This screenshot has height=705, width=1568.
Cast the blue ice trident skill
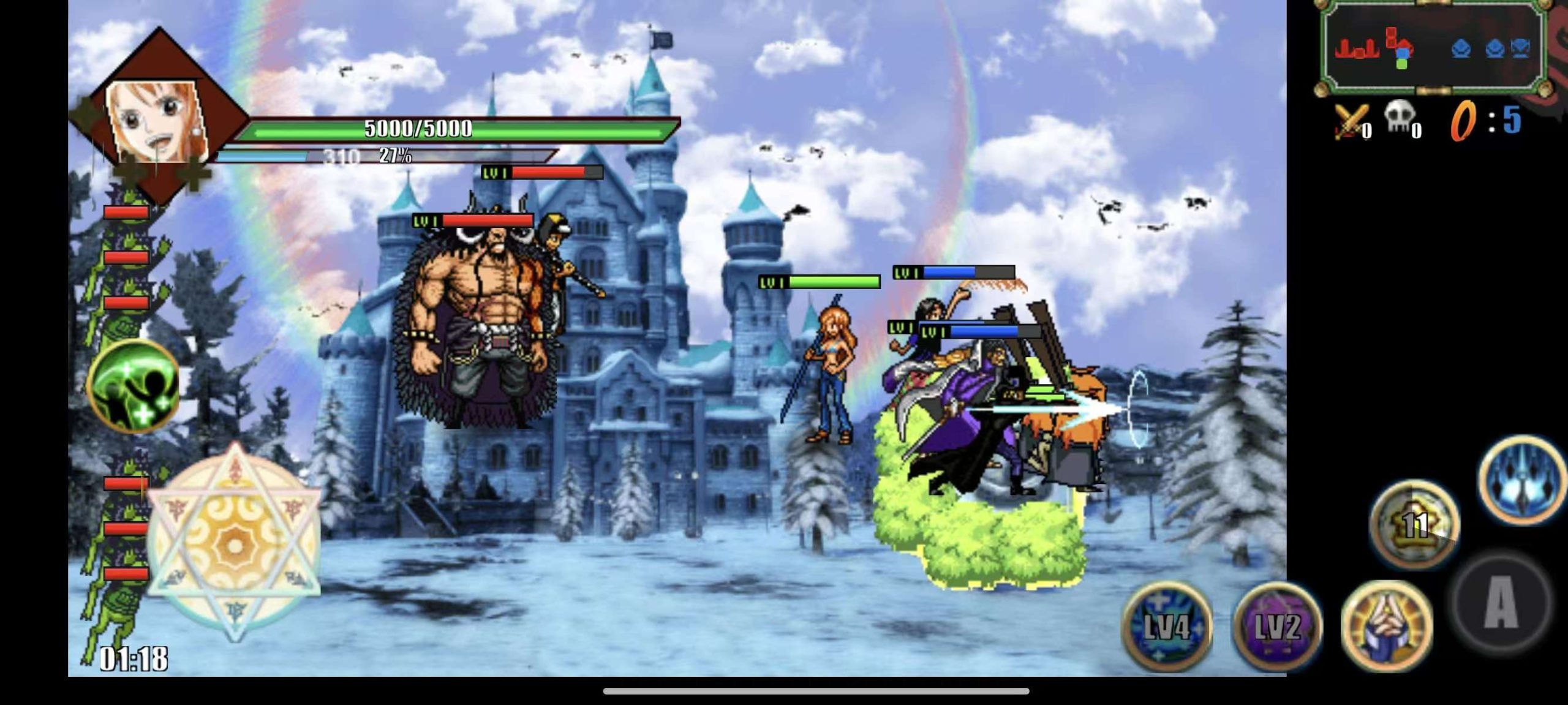[x=1523, y=480]
